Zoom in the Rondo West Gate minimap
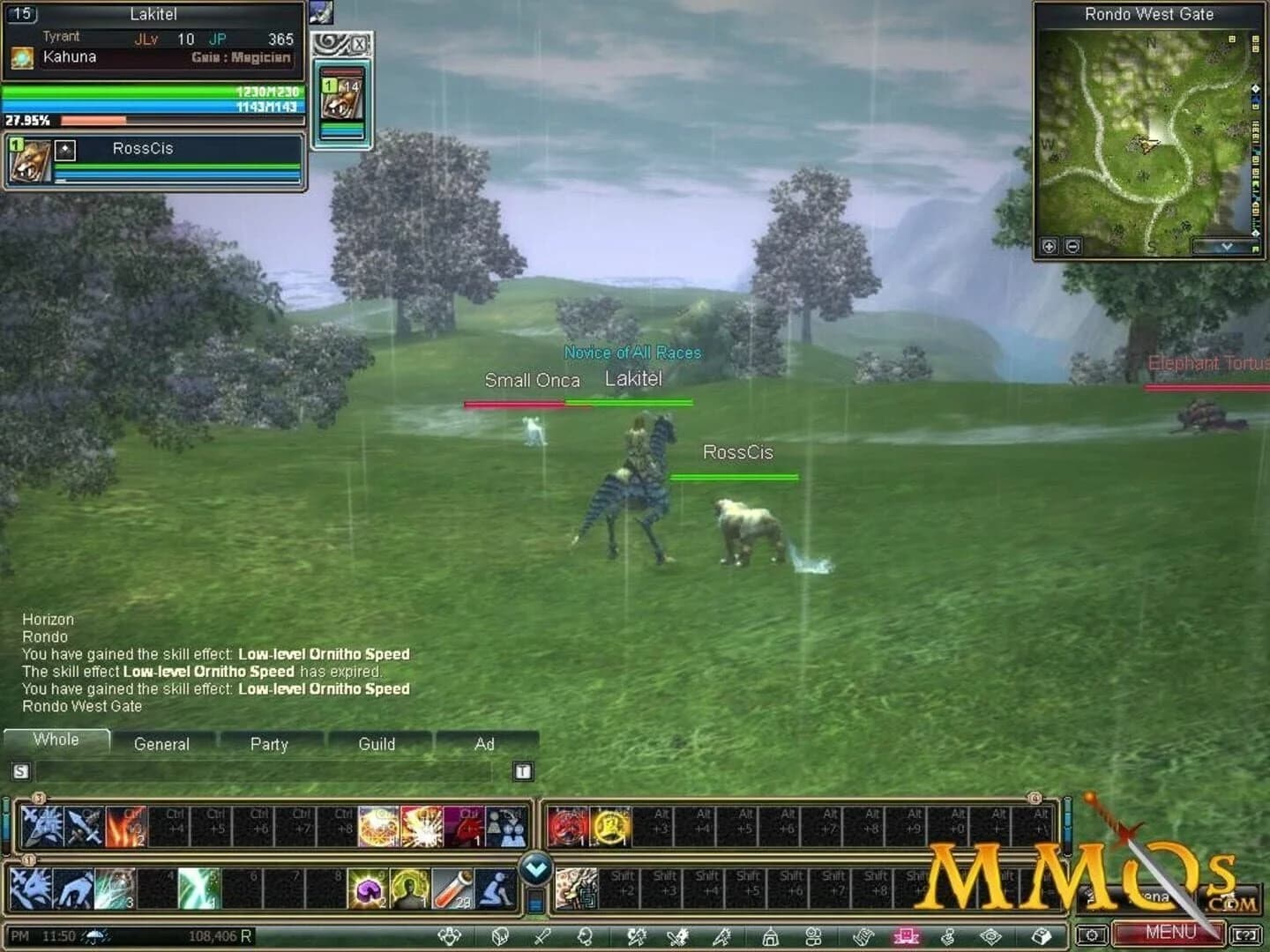 (x=1050, y=247)
